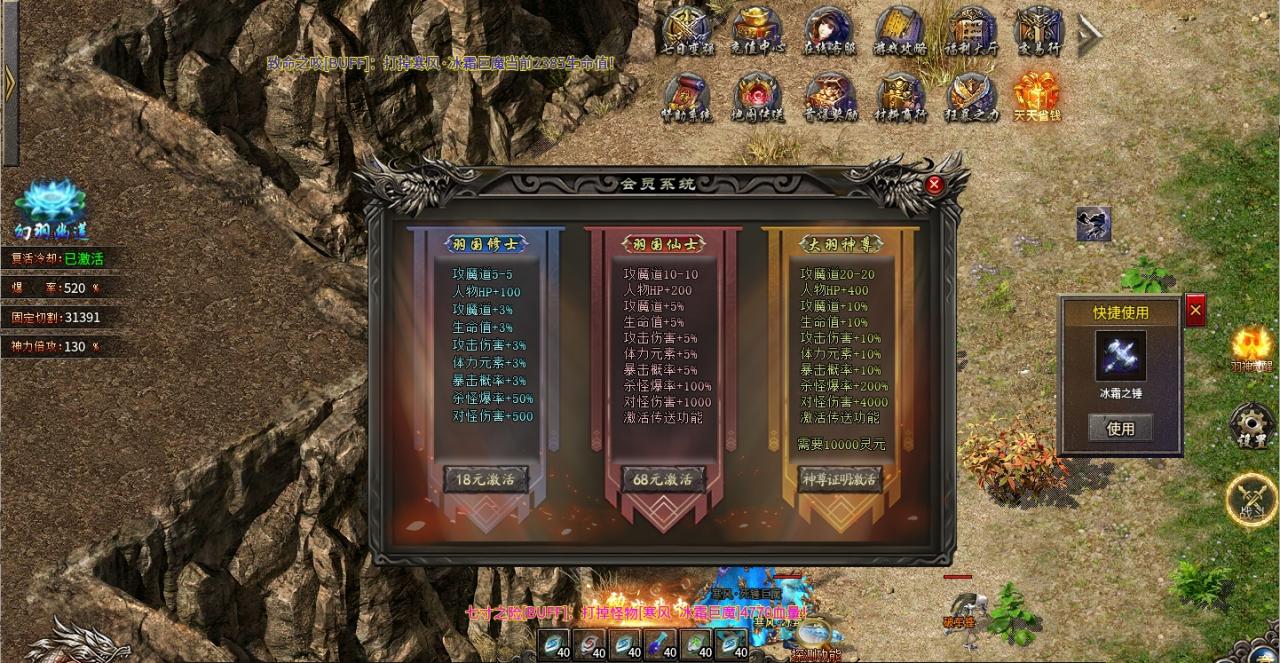Open the 福利大厅 welfare hall
The image size is (1280, 663).
(970, 31)
